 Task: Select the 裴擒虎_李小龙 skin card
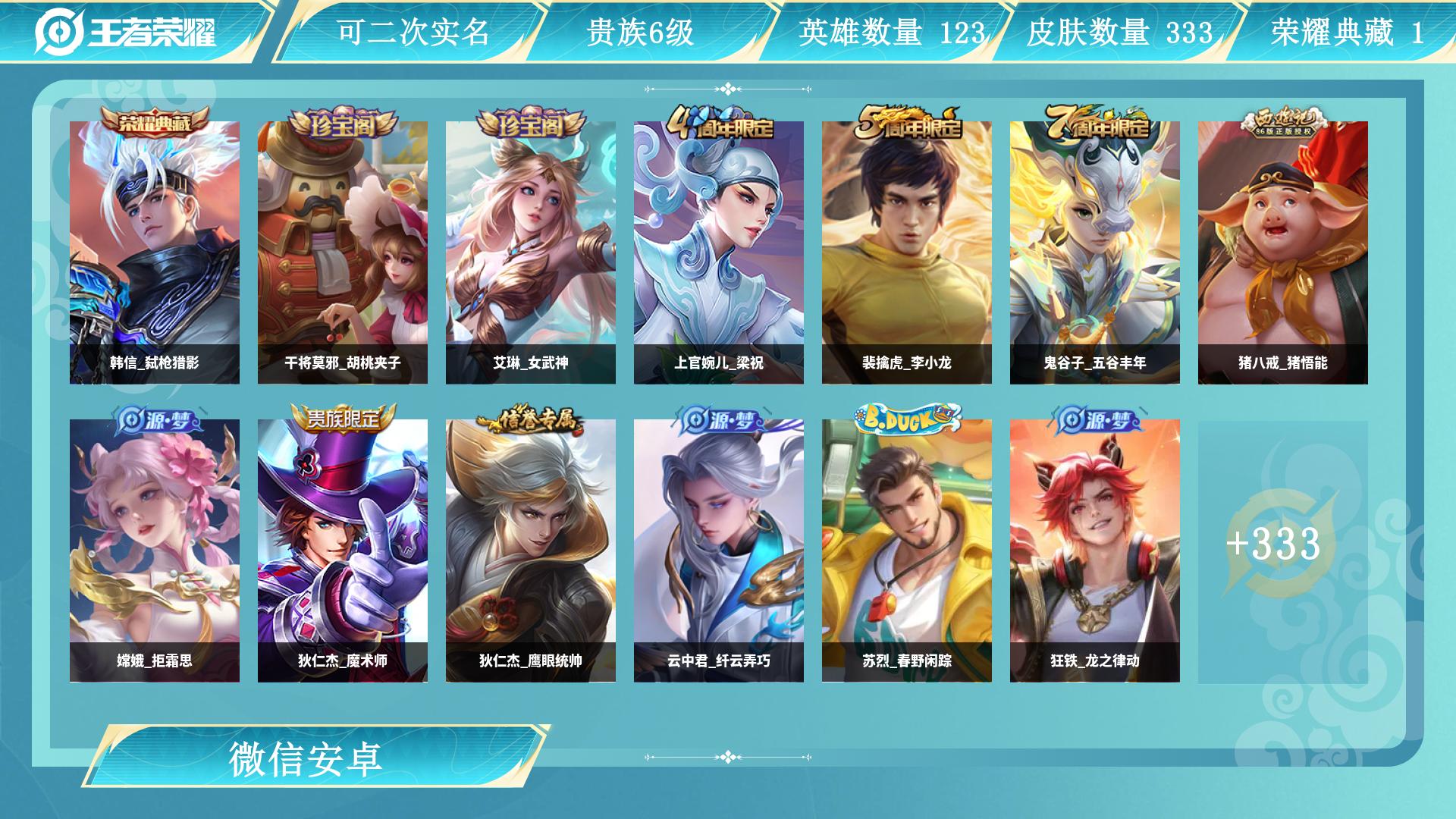907,253
